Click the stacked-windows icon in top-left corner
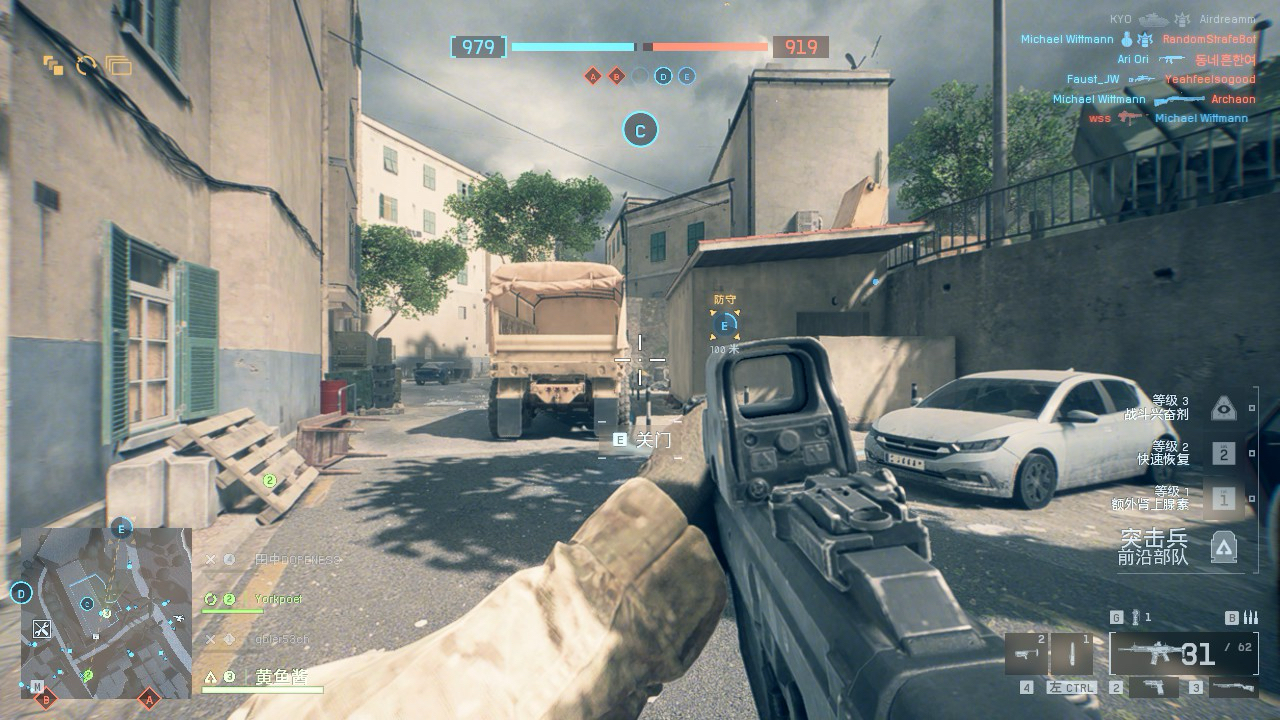The image size is (1280, 720). coord(118,66)
